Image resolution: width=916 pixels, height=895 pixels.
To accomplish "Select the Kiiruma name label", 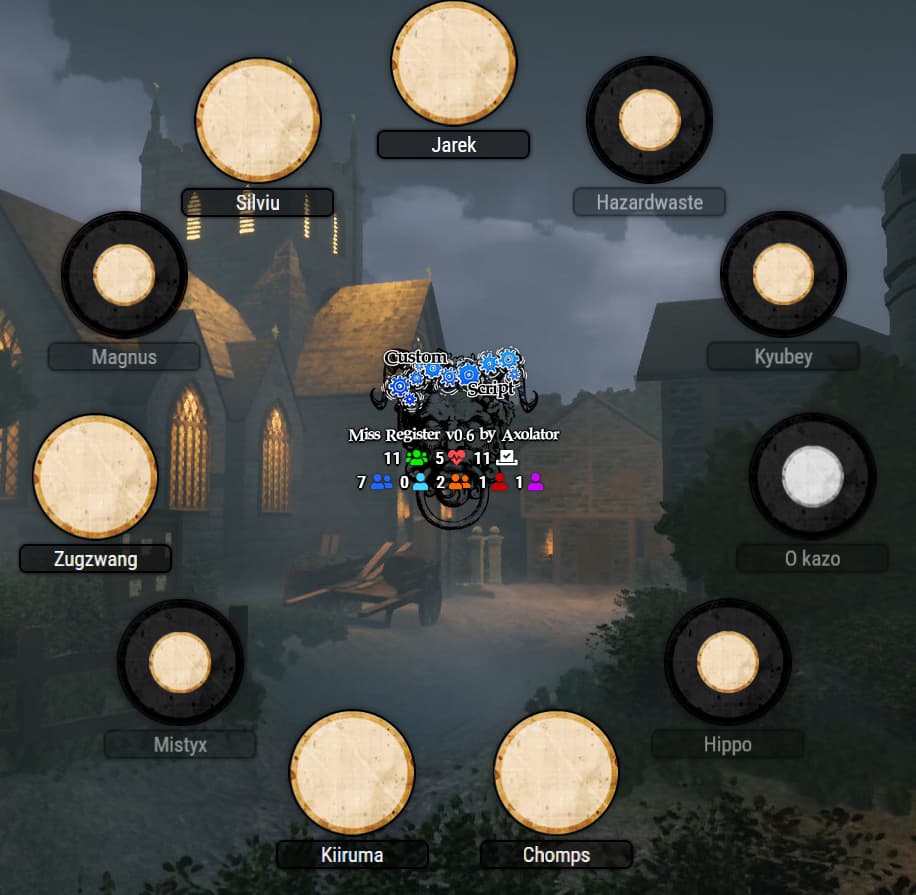I will pos(352,855).
